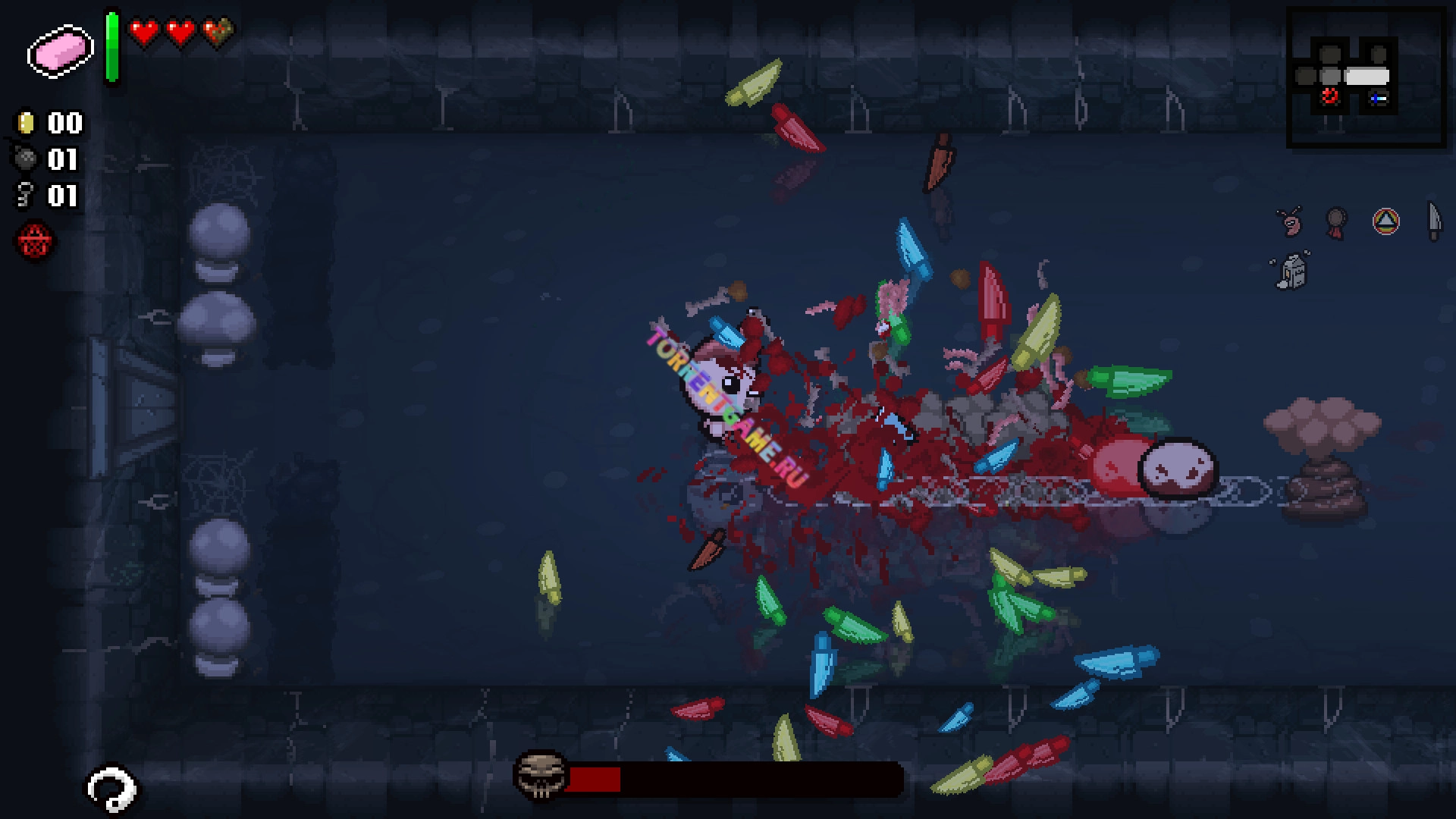Select the pink worm item icon
Viewport: 1456px width, 819px height.
(x=1289, y=221)
